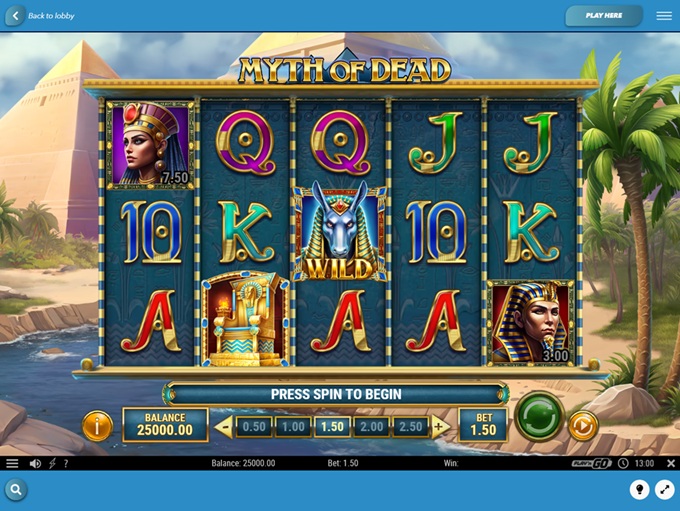This screenshot has height=511, width=680.
Task: Go back to lobby
Action: (42, 16)
